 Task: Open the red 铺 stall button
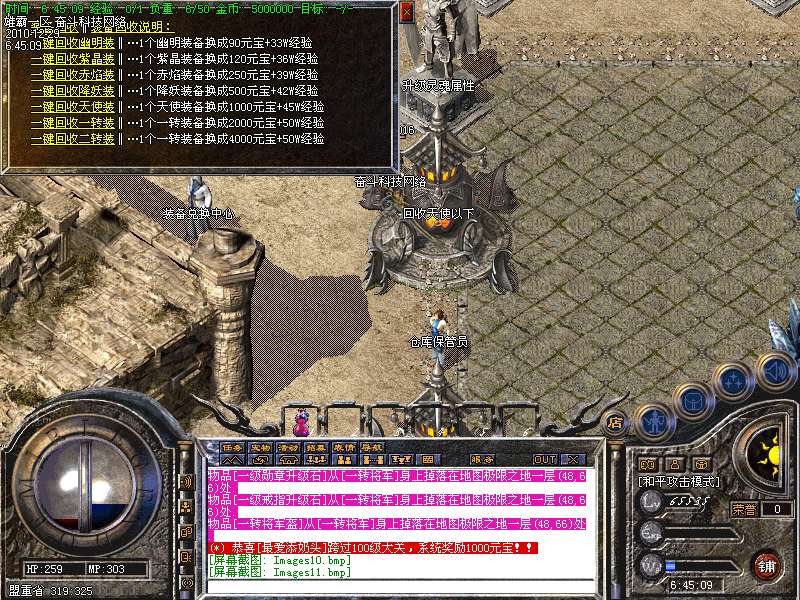(767, 566)
